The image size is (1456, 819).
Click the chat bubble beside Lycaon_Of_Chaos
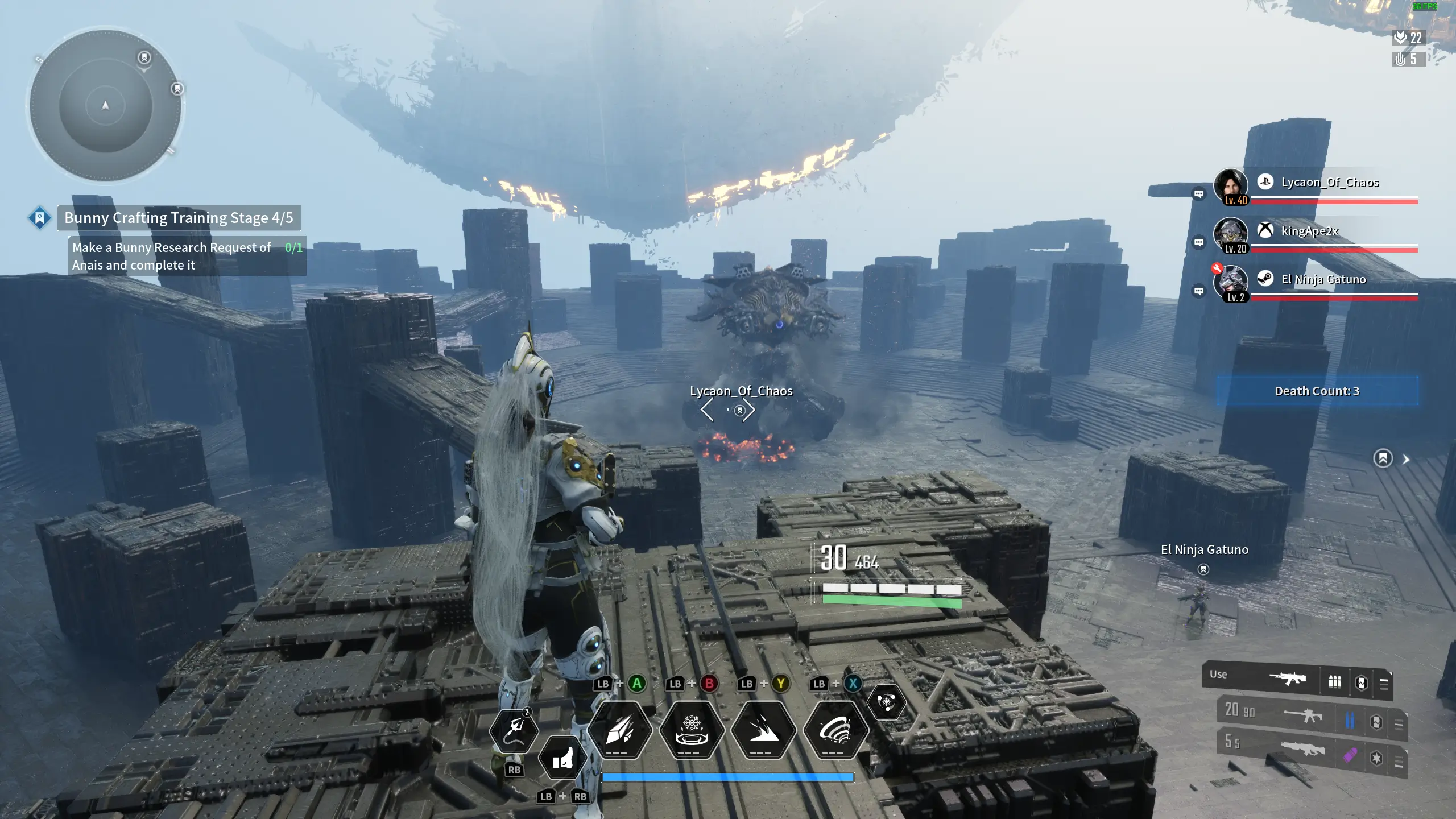click(x=1198, y=194)
